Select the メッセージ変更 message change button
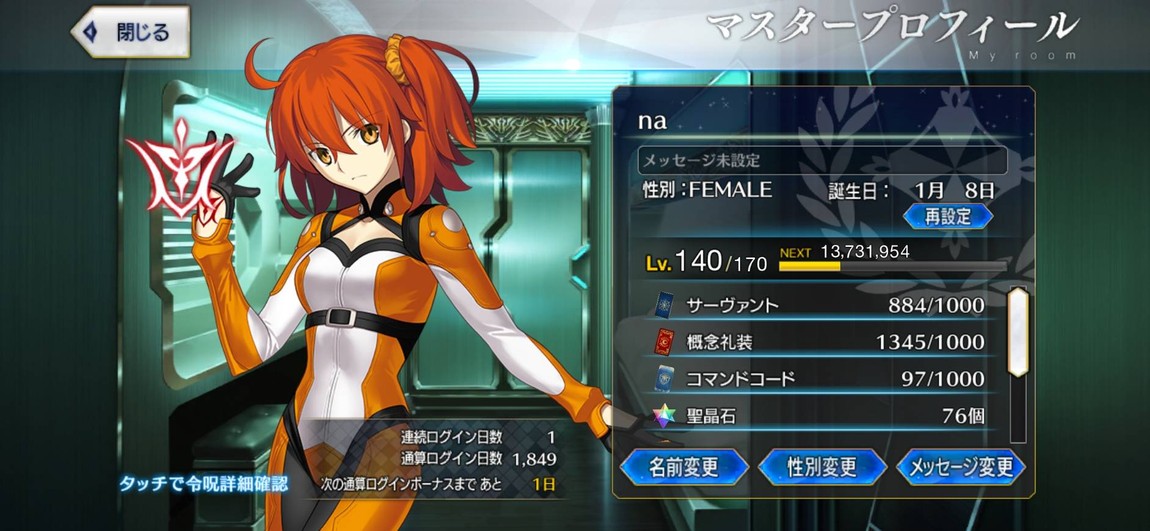This screenshot has width=1150, height=531. pos(961,466)
